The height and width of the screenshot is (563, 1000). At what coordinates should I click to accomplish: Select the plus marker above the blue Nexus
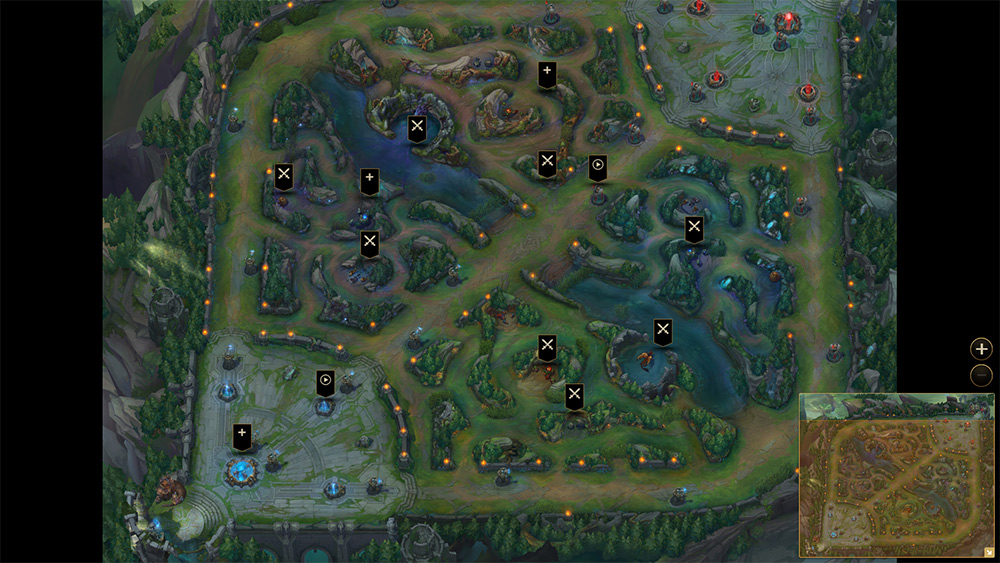[242, 435]
